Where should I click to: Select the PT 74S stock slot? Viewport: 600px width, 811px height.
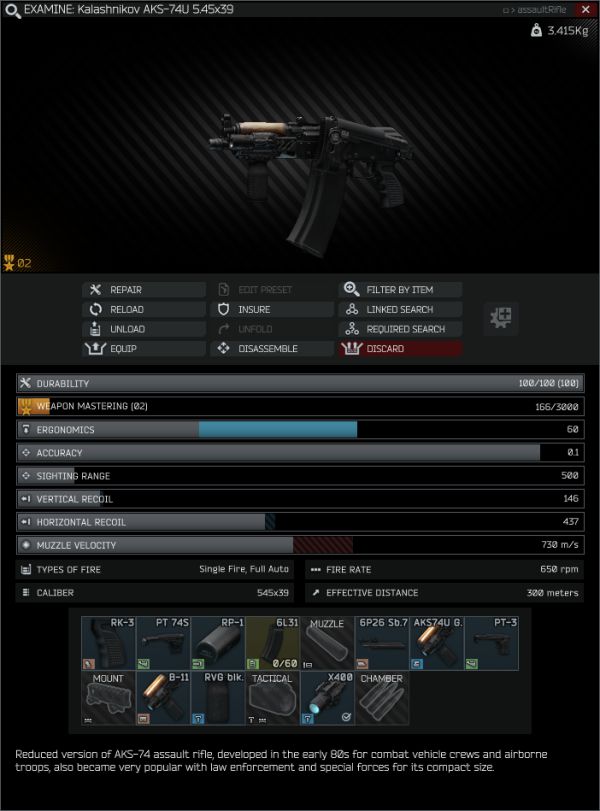point(163,643)
